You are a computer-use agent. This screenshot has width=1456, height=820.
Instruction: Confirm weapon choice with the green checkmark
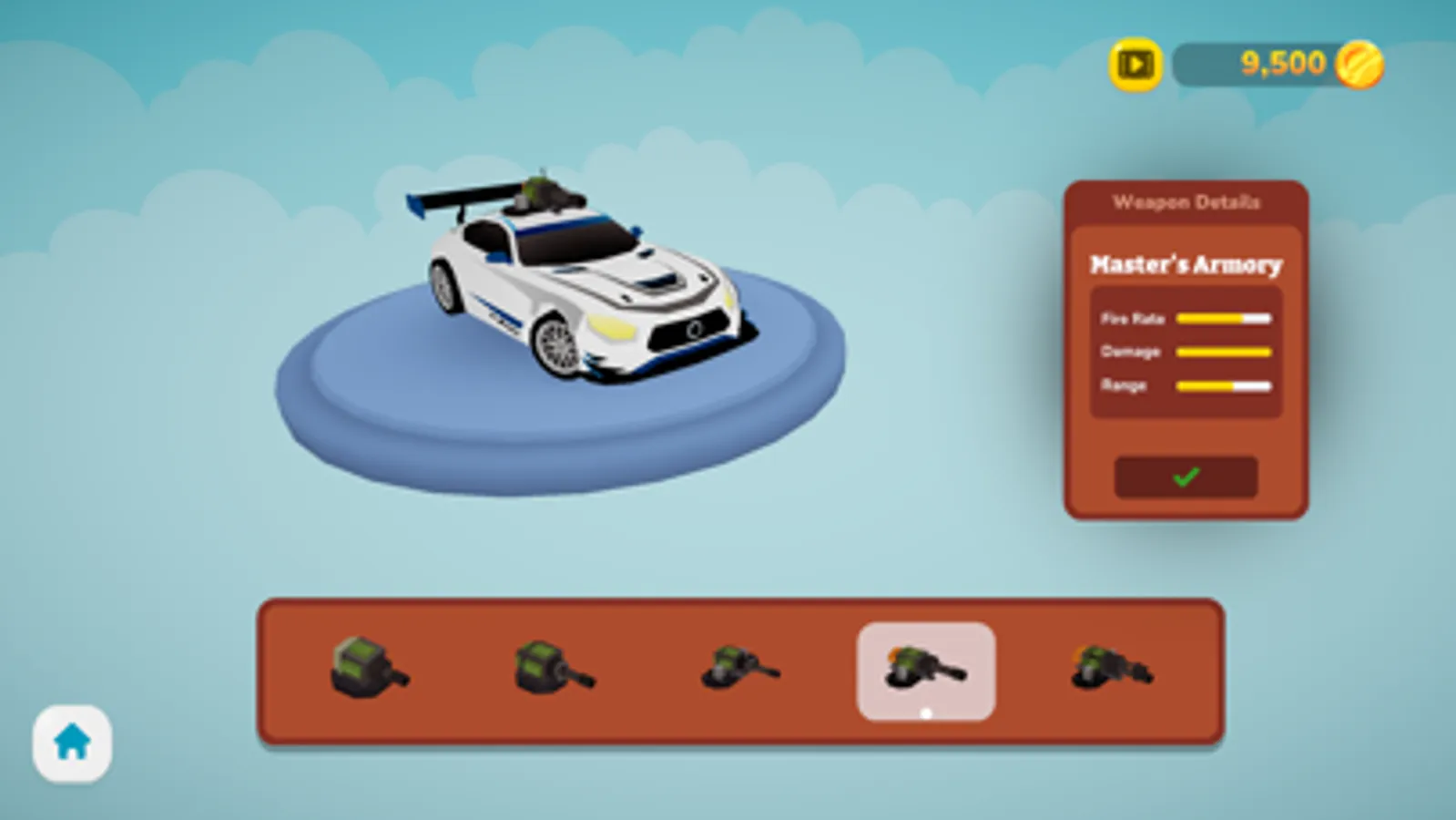click(x=1185, y=477)
